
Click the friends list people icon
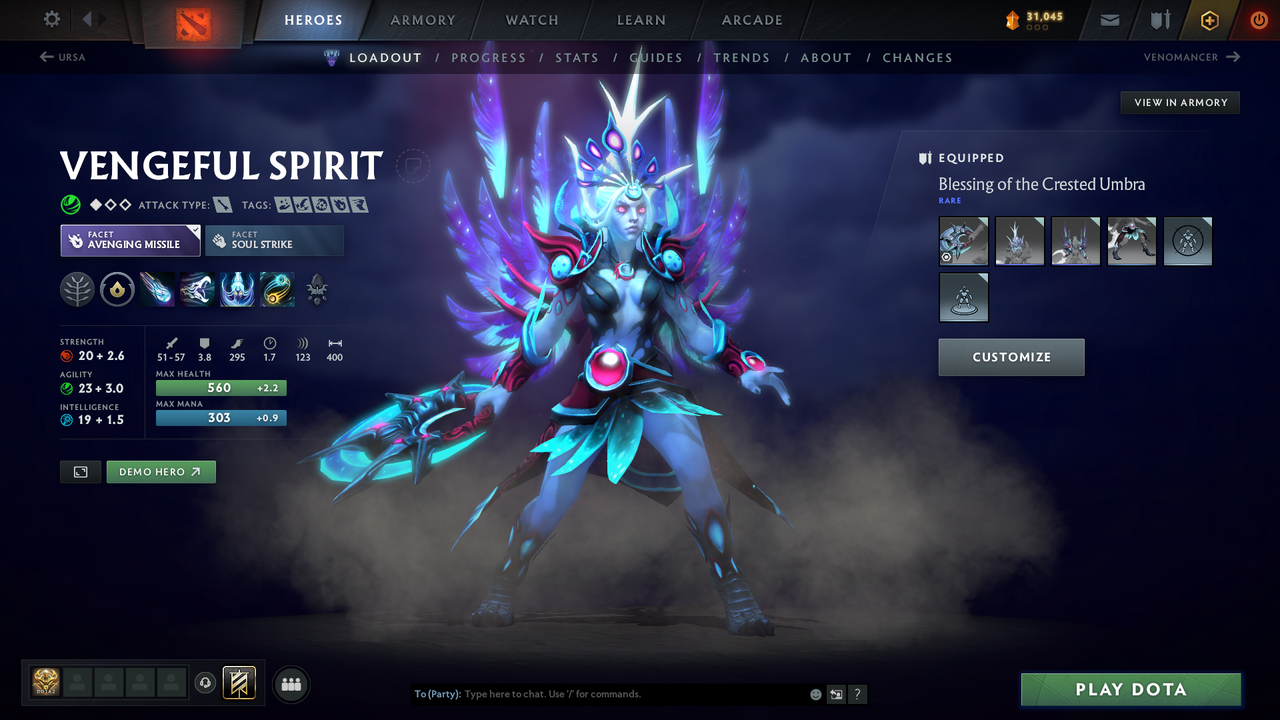click(x=290, y=683)
